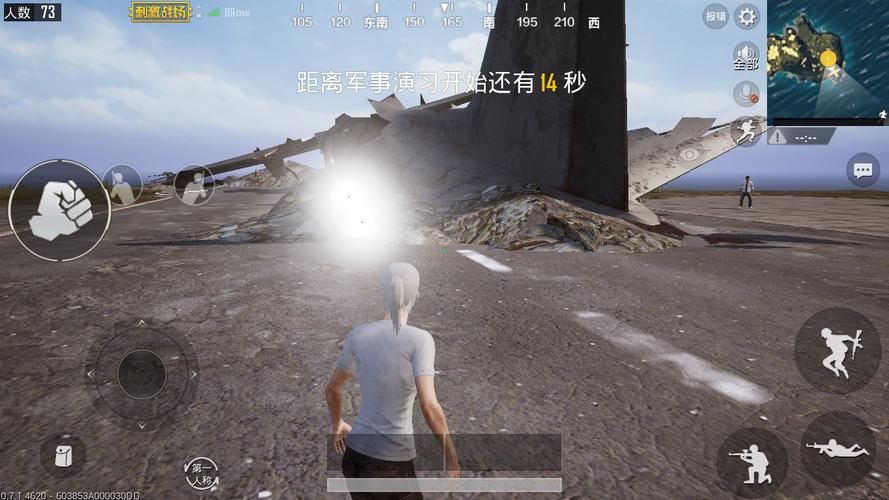
Task: Hit the jump button
Action: (837, 350)
